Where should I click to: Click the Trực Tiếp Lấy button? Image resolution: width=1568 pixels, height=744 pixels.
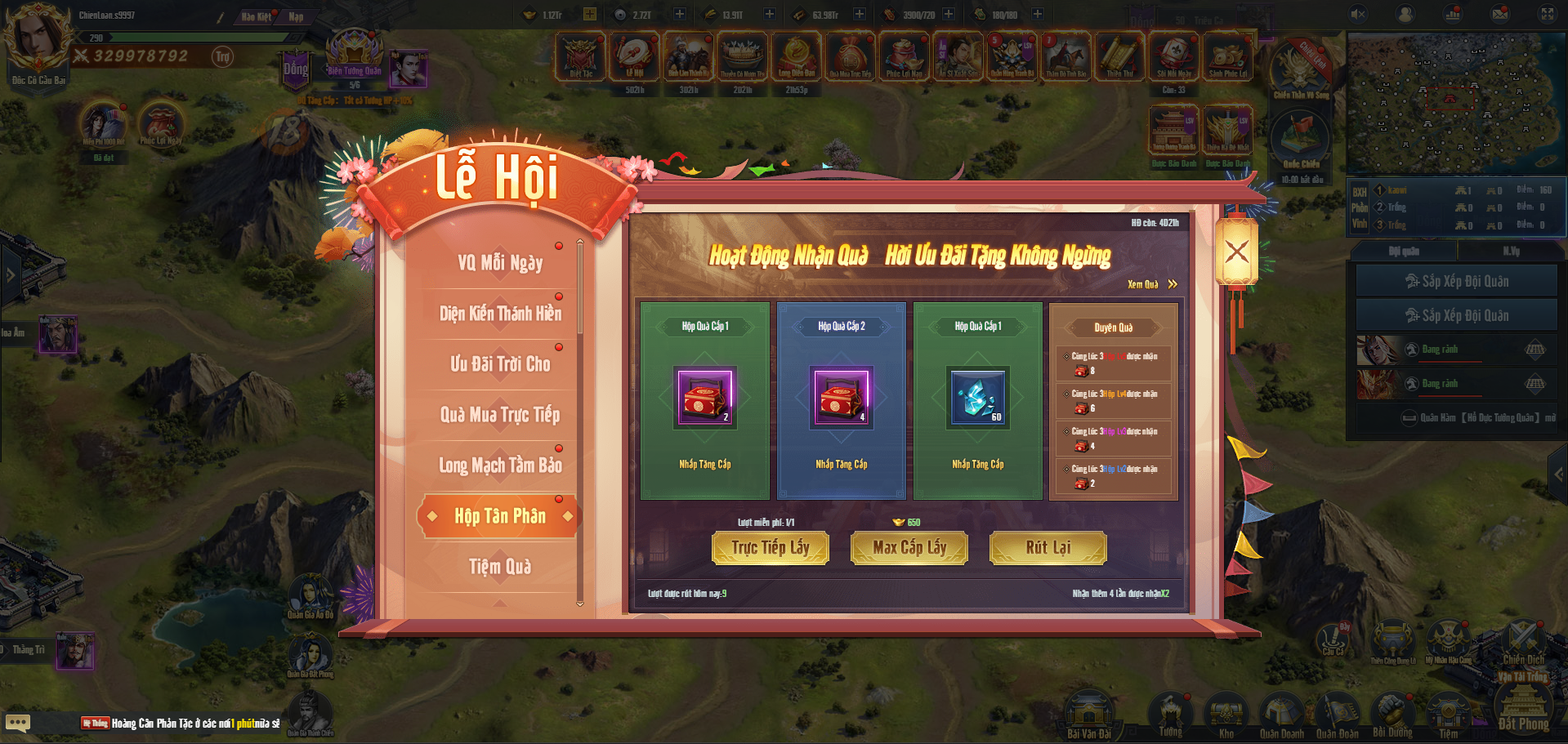point(771,548)
